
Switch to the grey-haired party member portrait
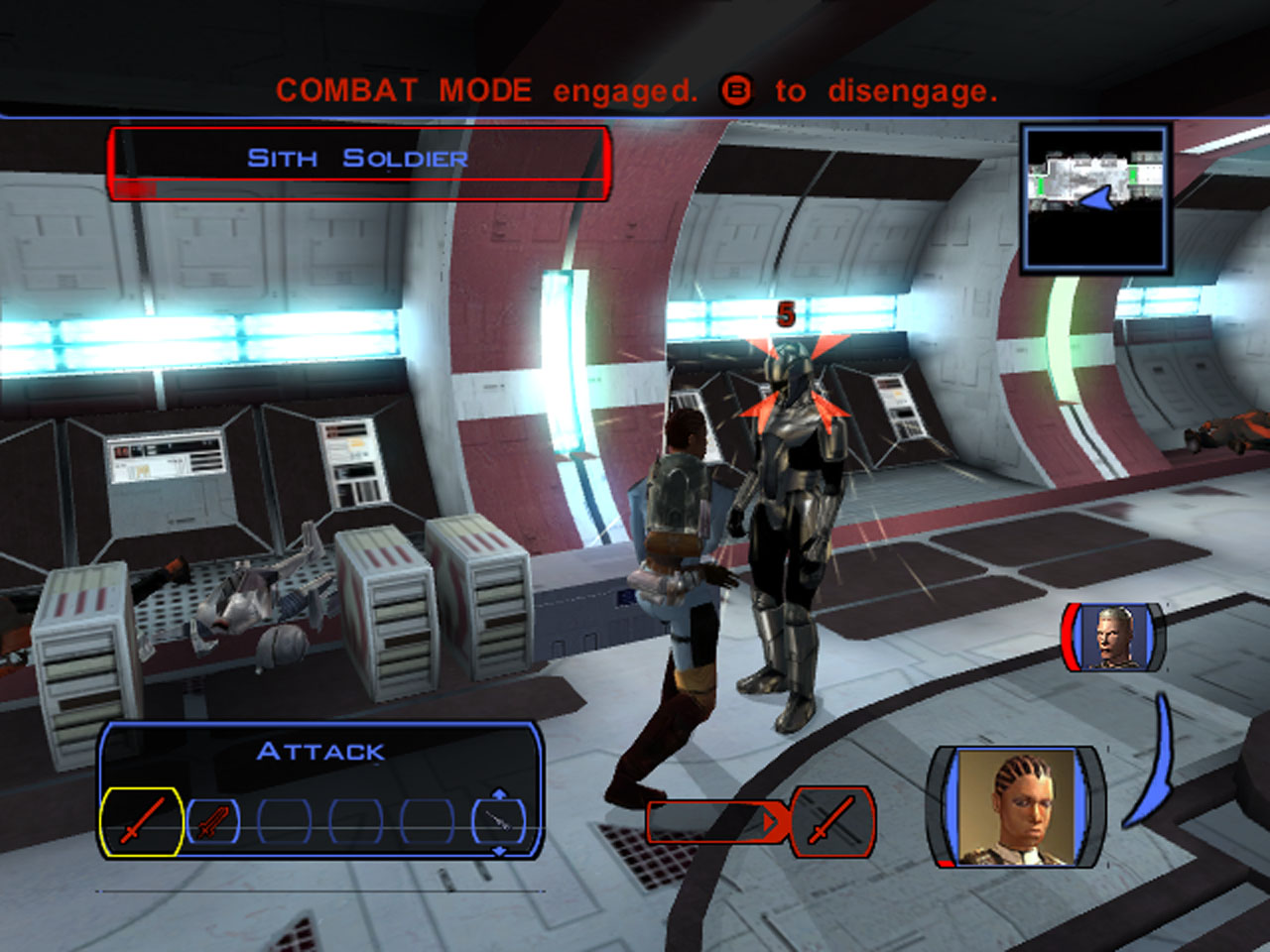pyautogui.click(x=1113, y=637)
